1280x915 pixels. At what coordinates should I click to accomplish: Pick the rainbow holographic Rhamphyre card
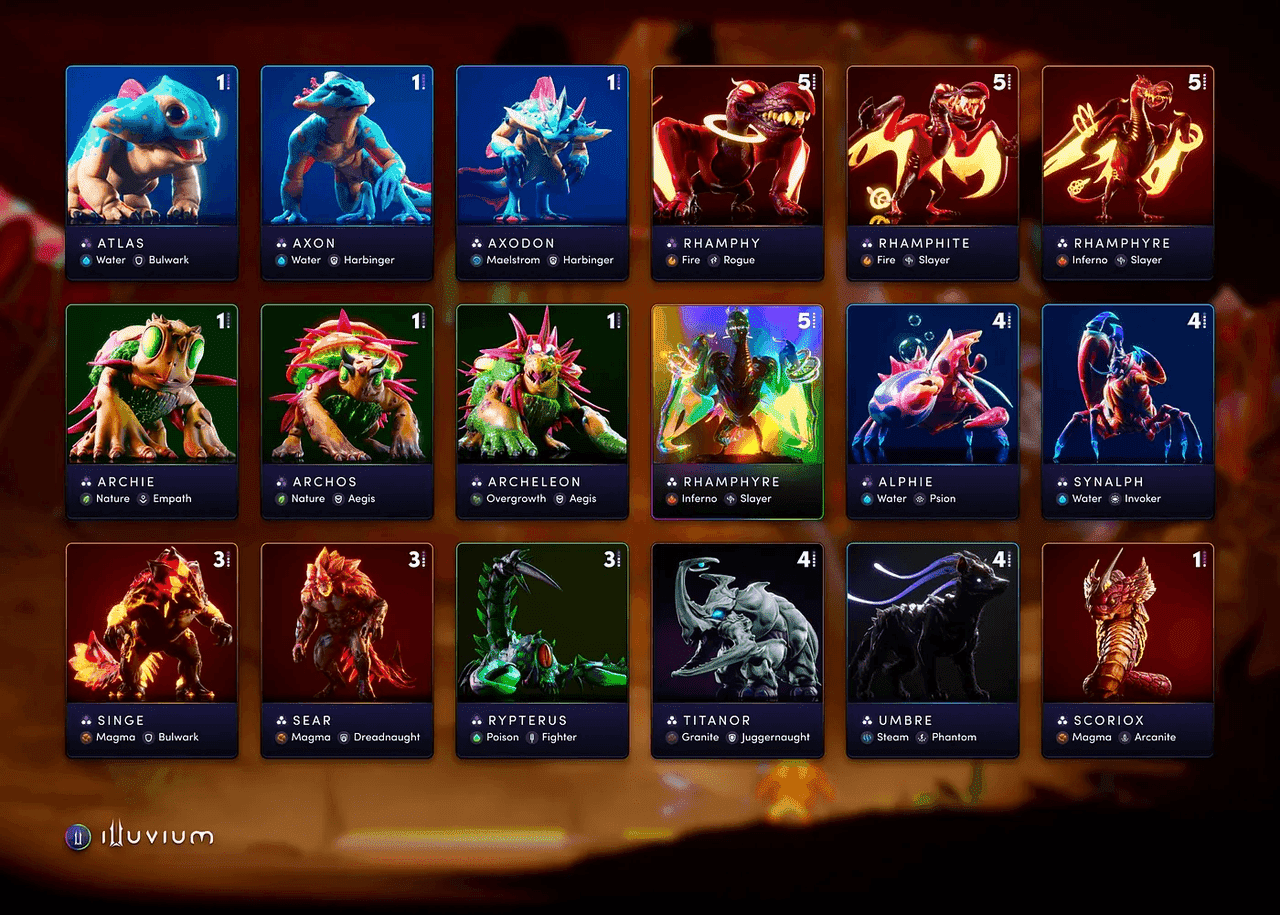737,411
